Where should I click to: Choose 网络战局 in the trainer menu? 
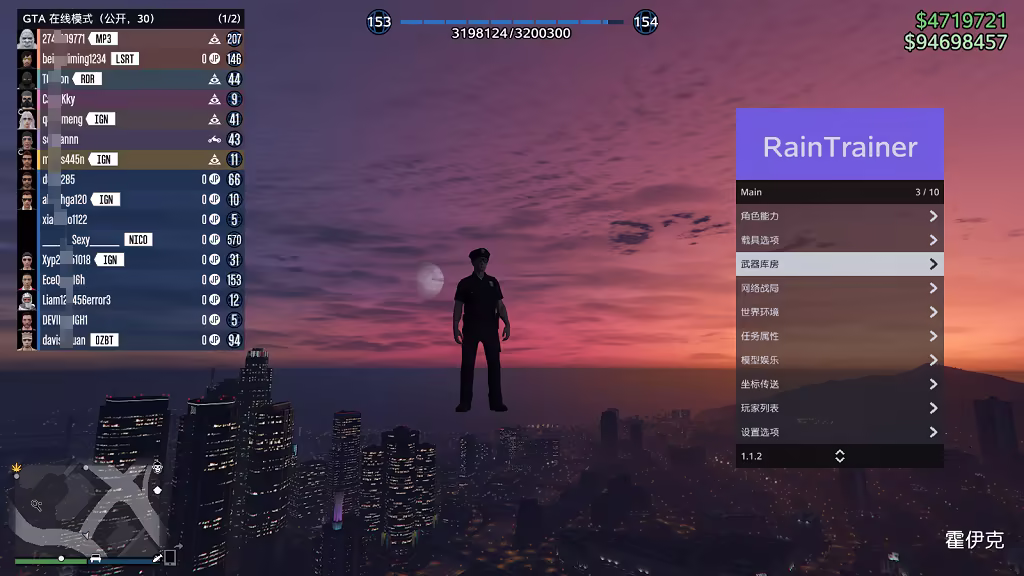tap(839, 288)
